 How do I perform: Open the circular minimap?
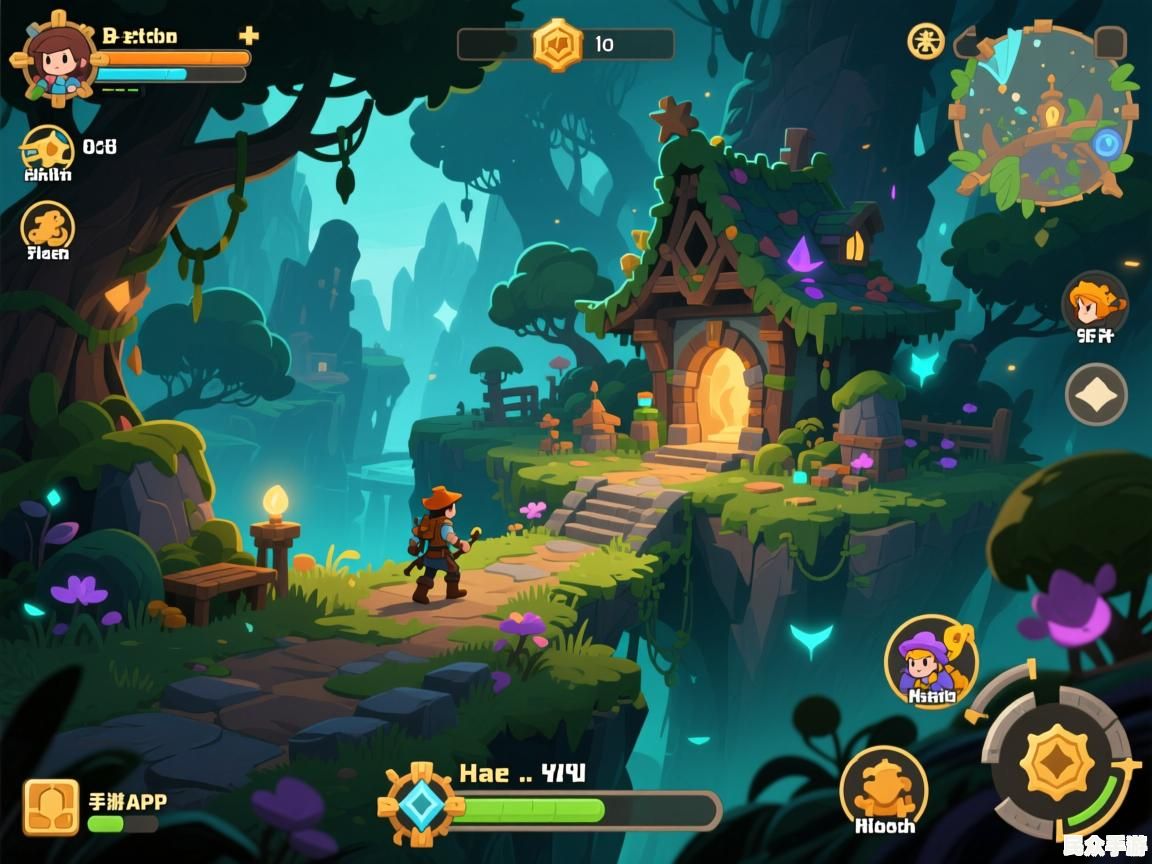point(1042,117)
